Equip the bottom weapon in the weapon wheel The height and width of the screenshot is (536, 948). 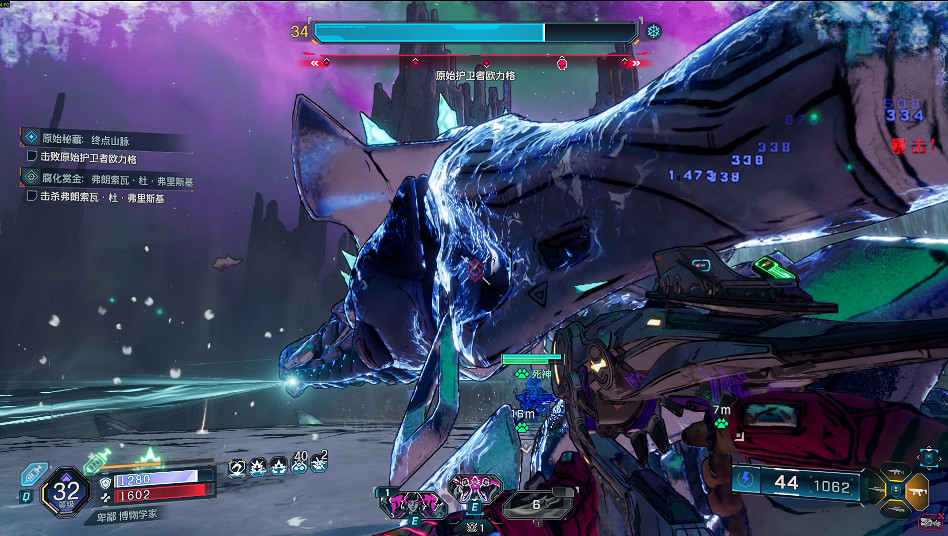pos(894,512)
